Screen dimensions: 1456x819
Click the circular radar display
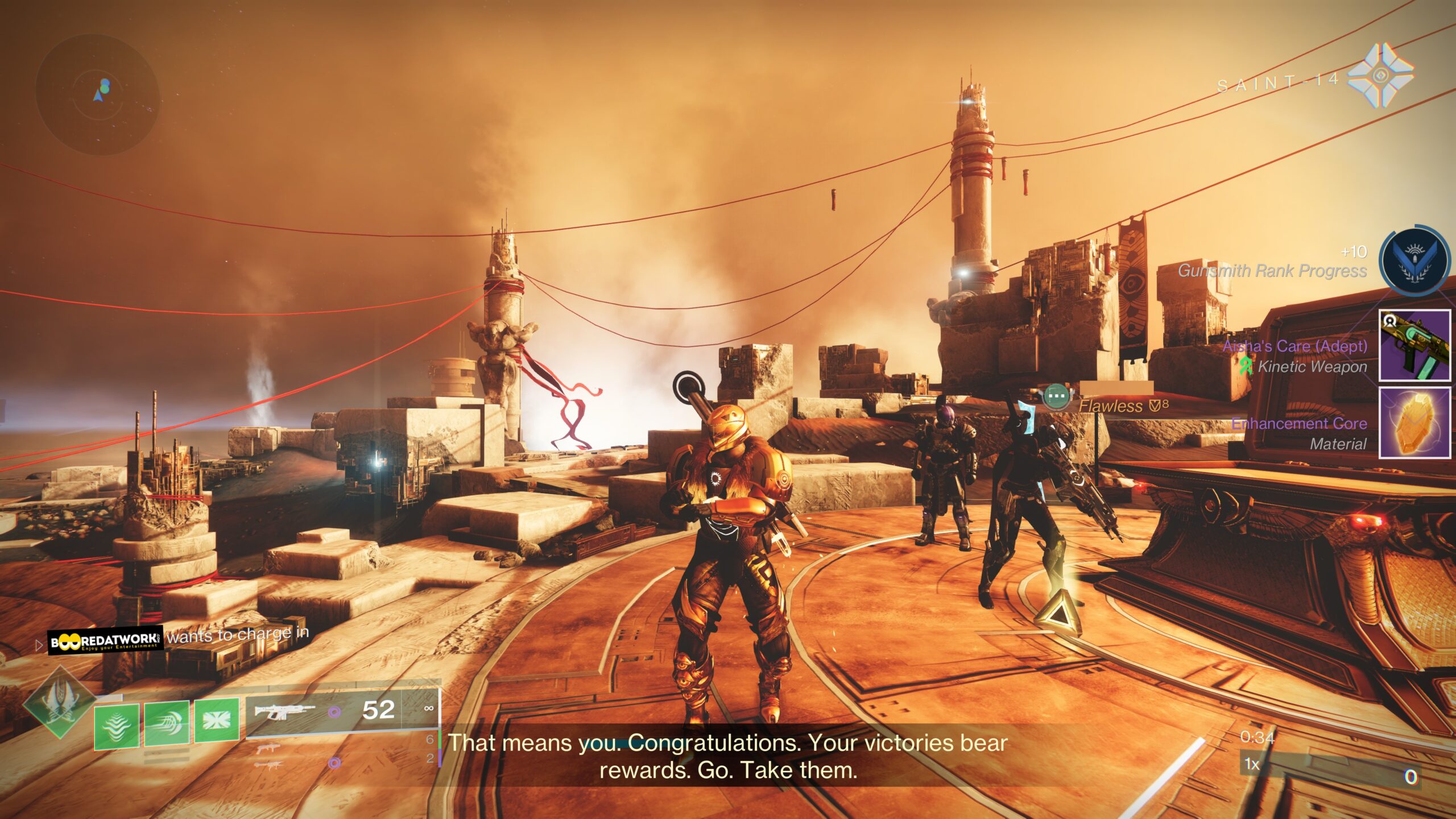(97, 96)
